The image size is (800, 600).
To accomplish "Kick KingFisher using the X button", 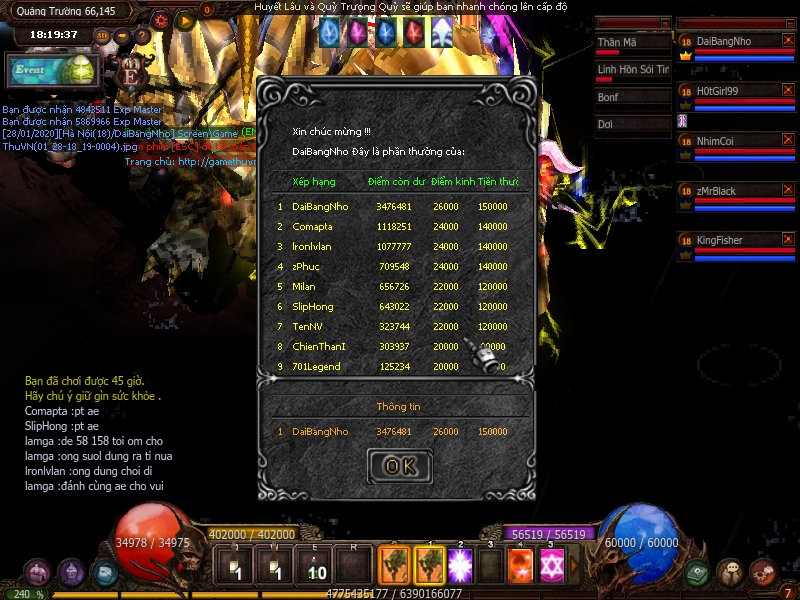I will point(788,240).
